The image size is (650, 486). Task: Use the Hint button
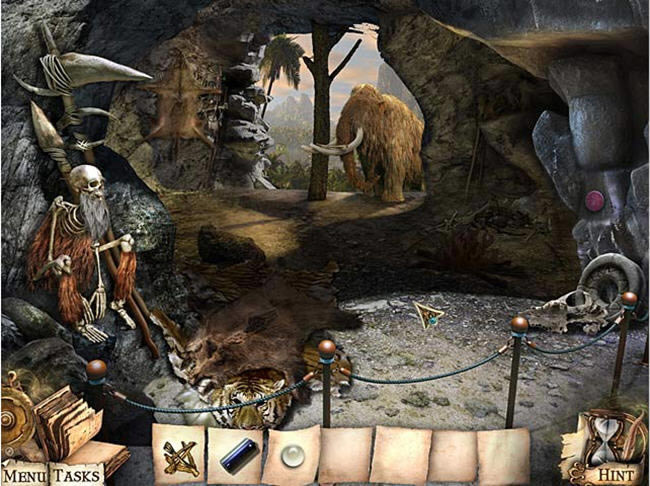615,474
